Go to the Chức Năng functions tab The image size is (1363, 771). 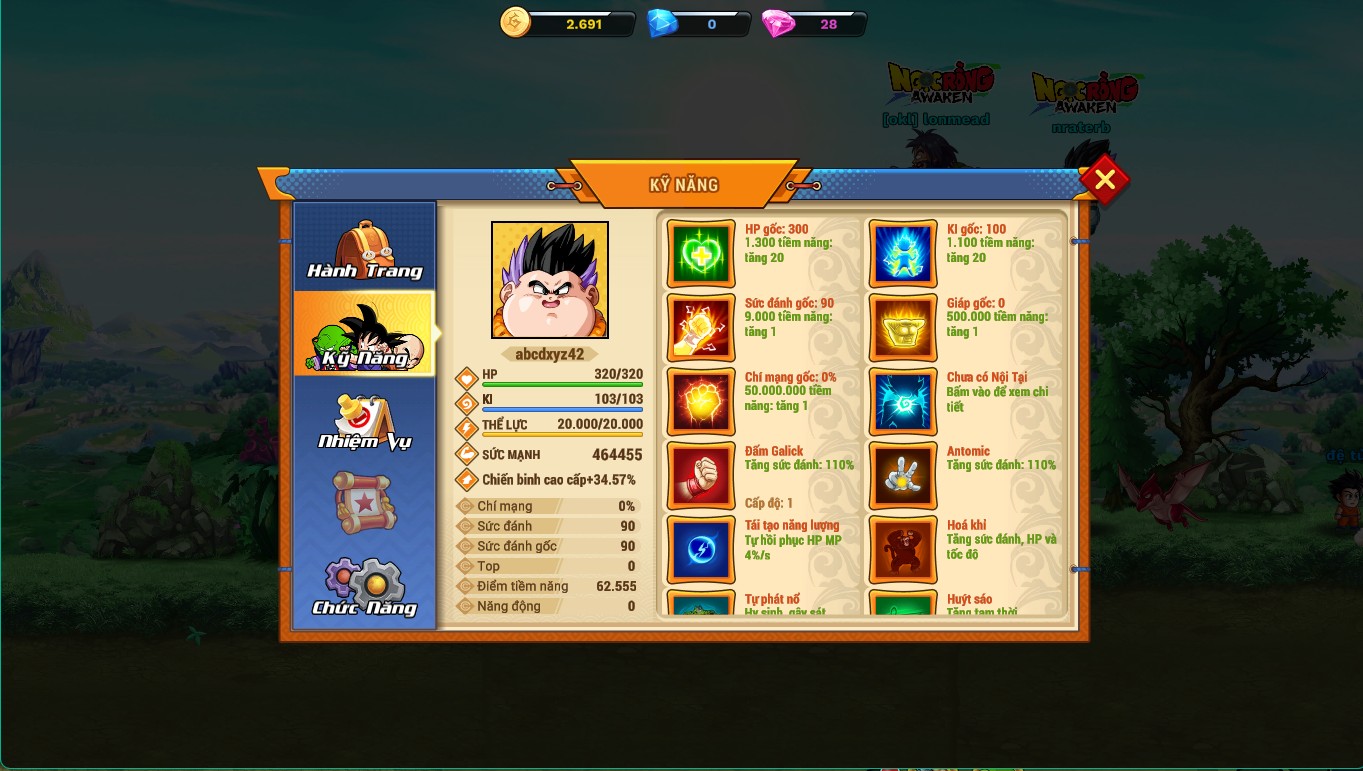365,587
